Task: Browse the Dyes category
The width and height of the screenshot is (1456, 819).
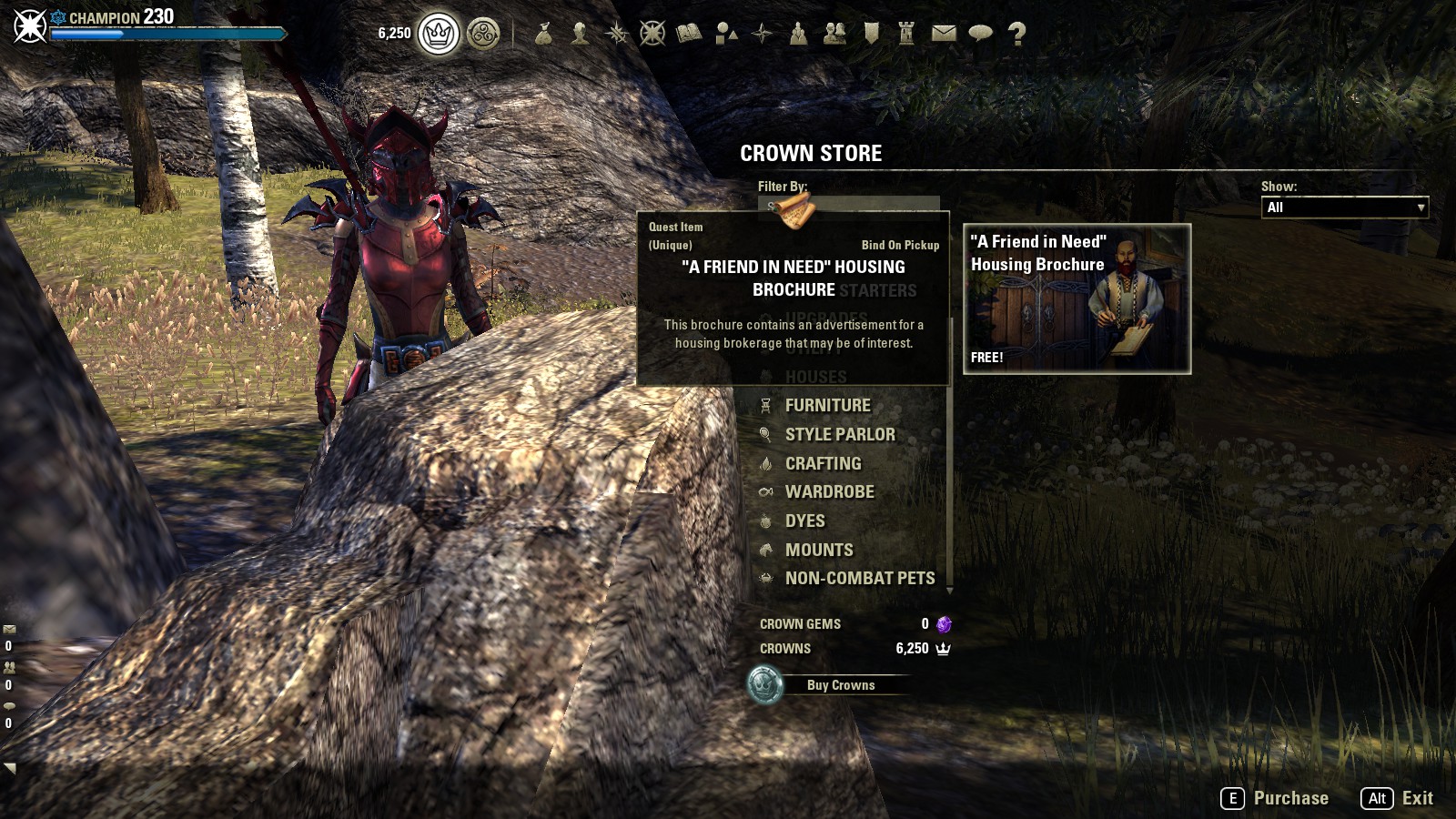Action: pos(804,521)
